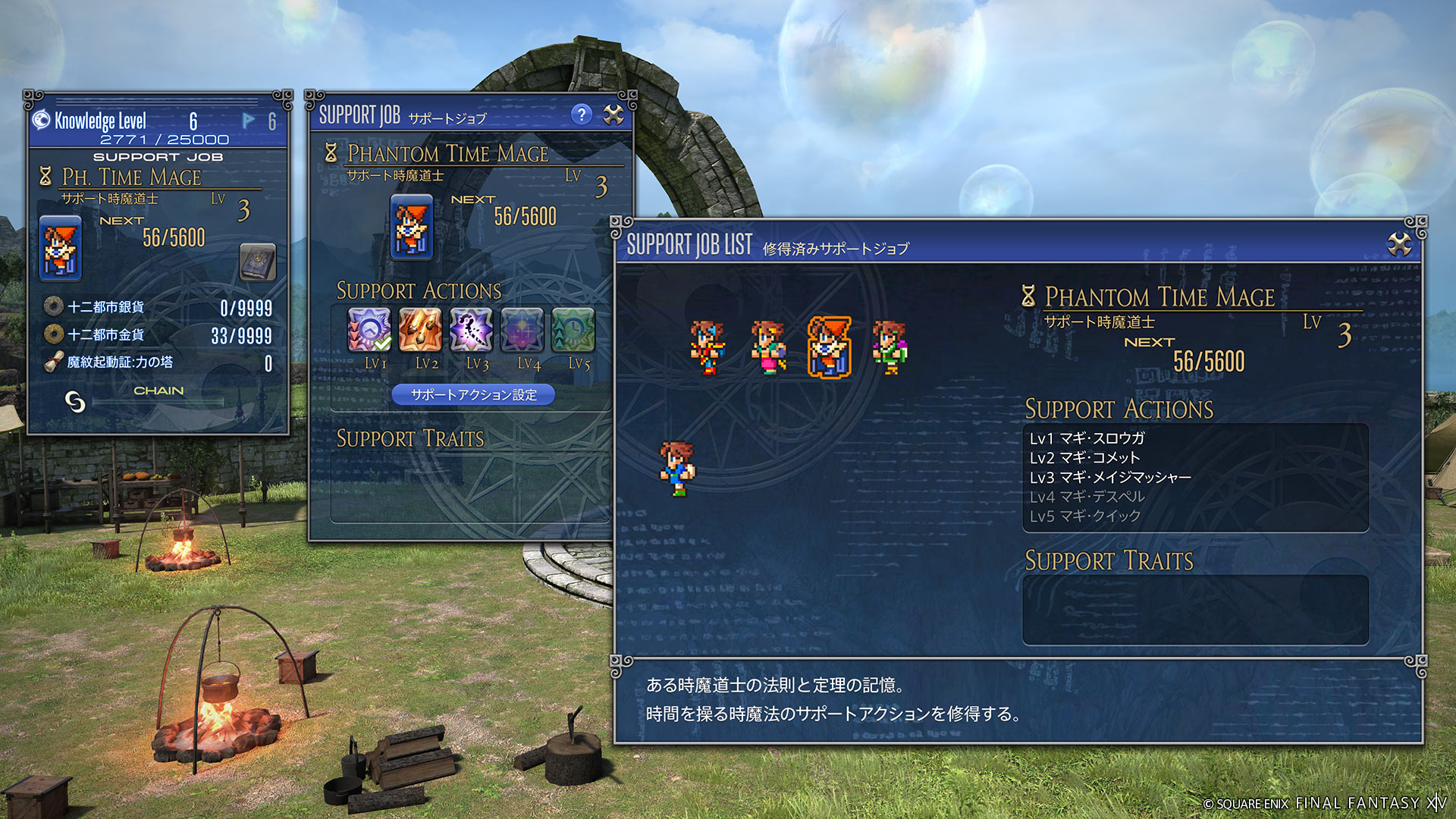
Task: Open the Support Job help button
Action: point(581,115)
